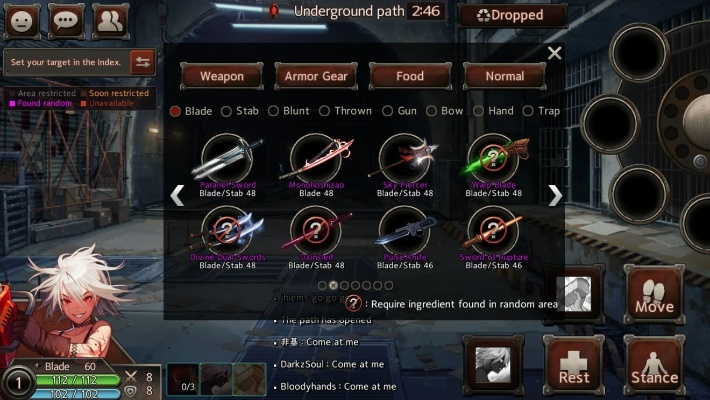Pick the Pulse Knife item
This screenshot has width=710, height=400.
click(408, 236)
